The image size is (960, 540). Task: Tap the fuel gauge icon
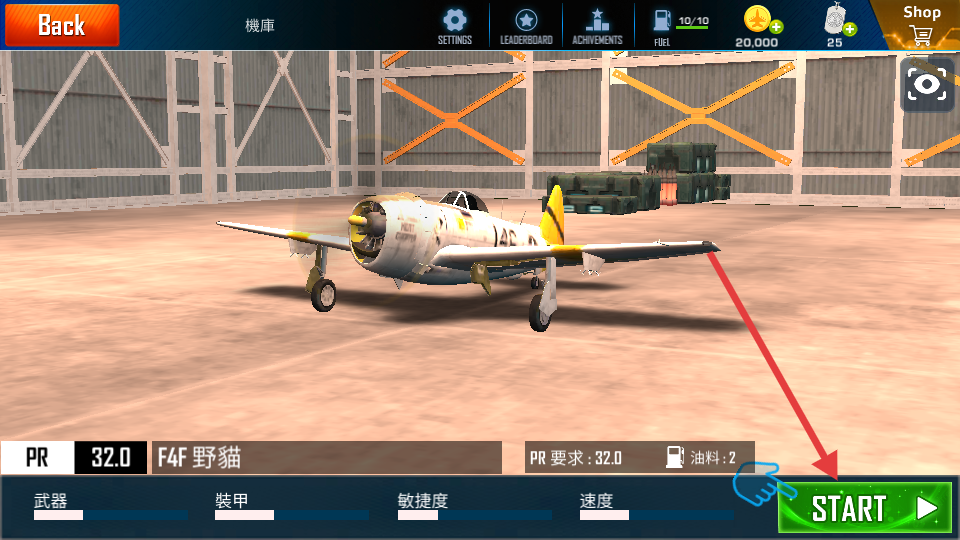click(x=662, y=18)
